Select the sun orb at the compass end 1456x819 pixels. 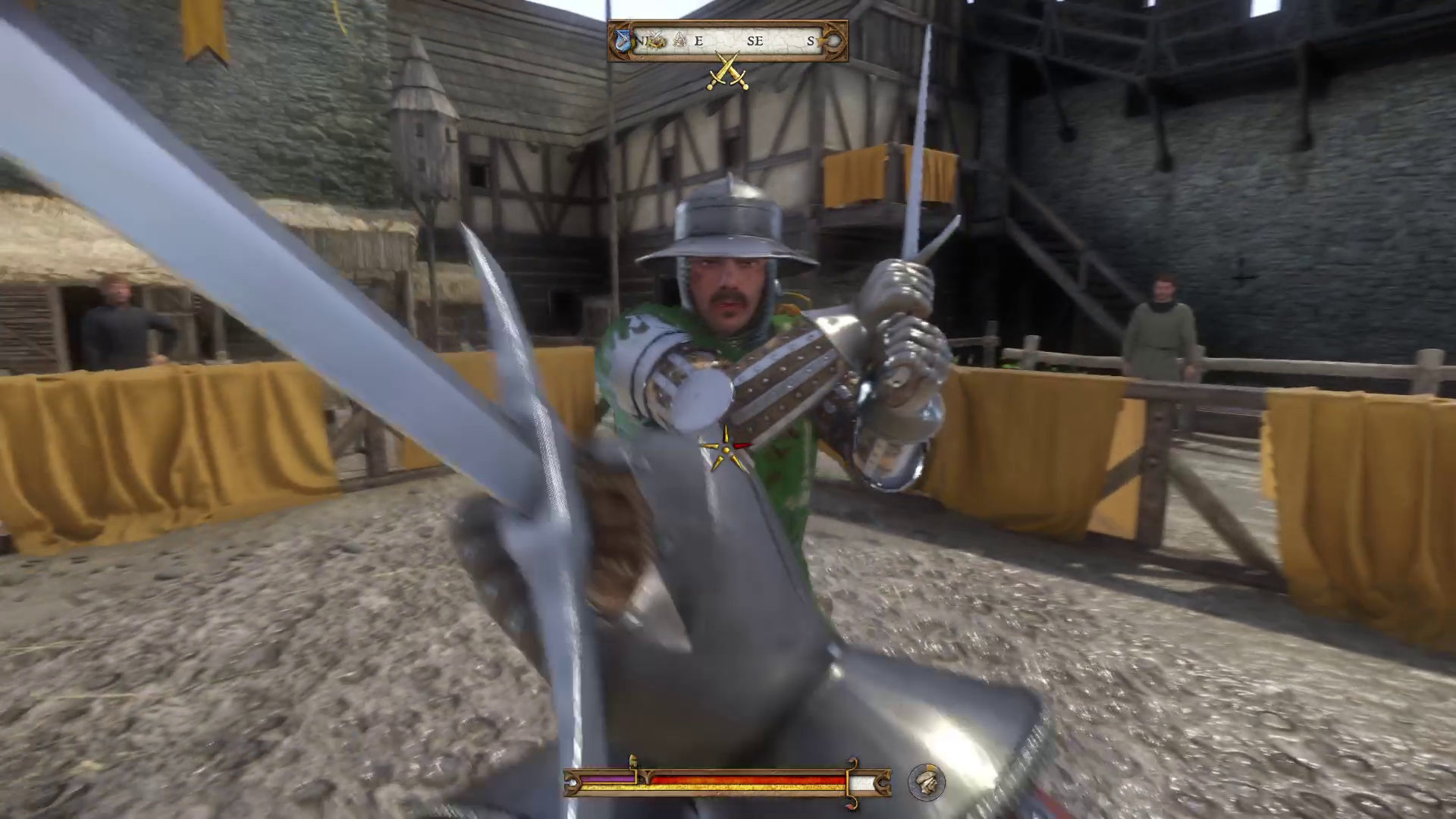pyautogui.click(x=833, y=41)
